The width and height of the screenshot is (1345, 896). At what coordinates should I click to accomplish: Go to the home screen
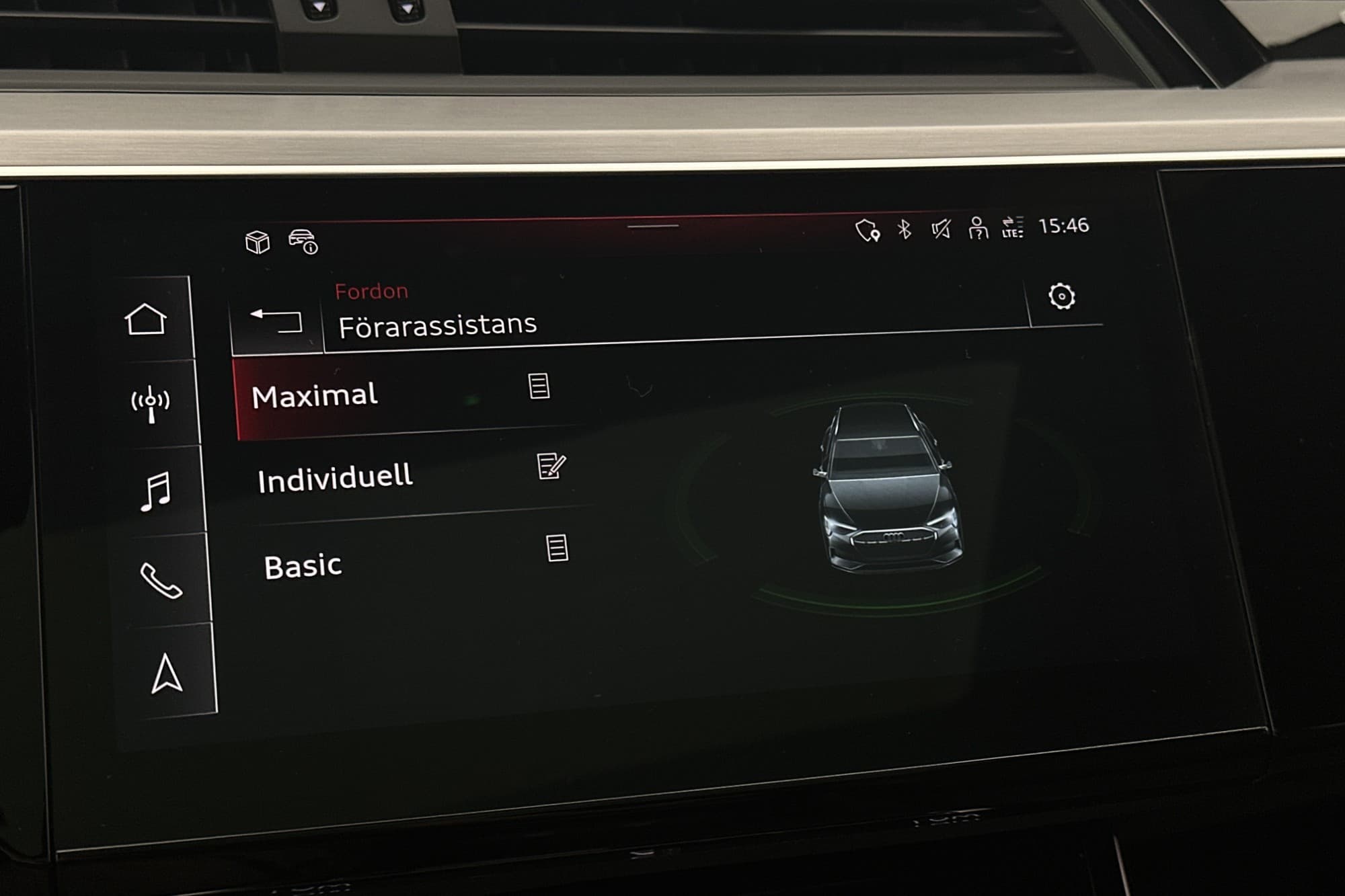146,319
